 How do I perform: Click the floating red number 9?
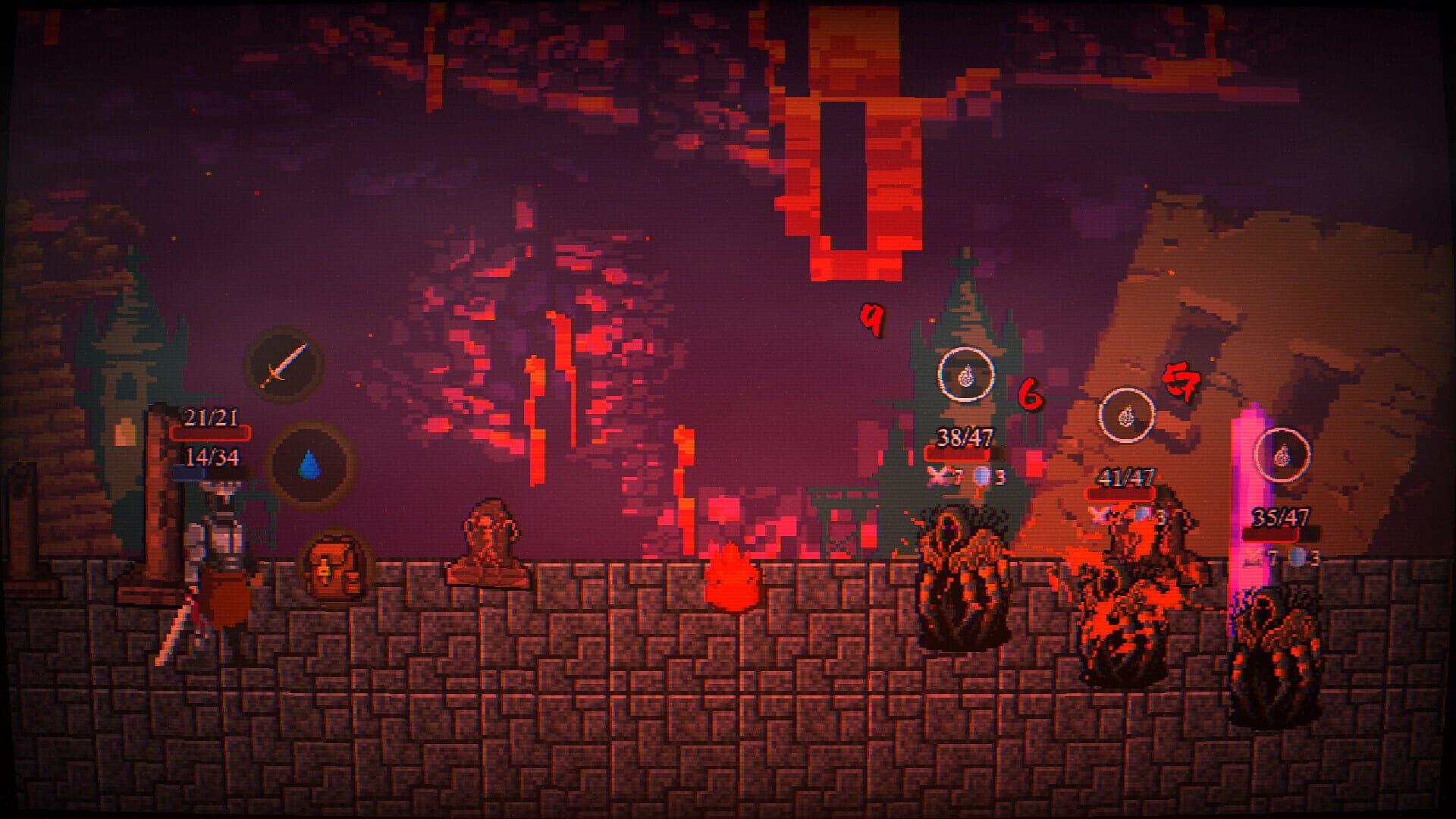click(x=871, y=321)
